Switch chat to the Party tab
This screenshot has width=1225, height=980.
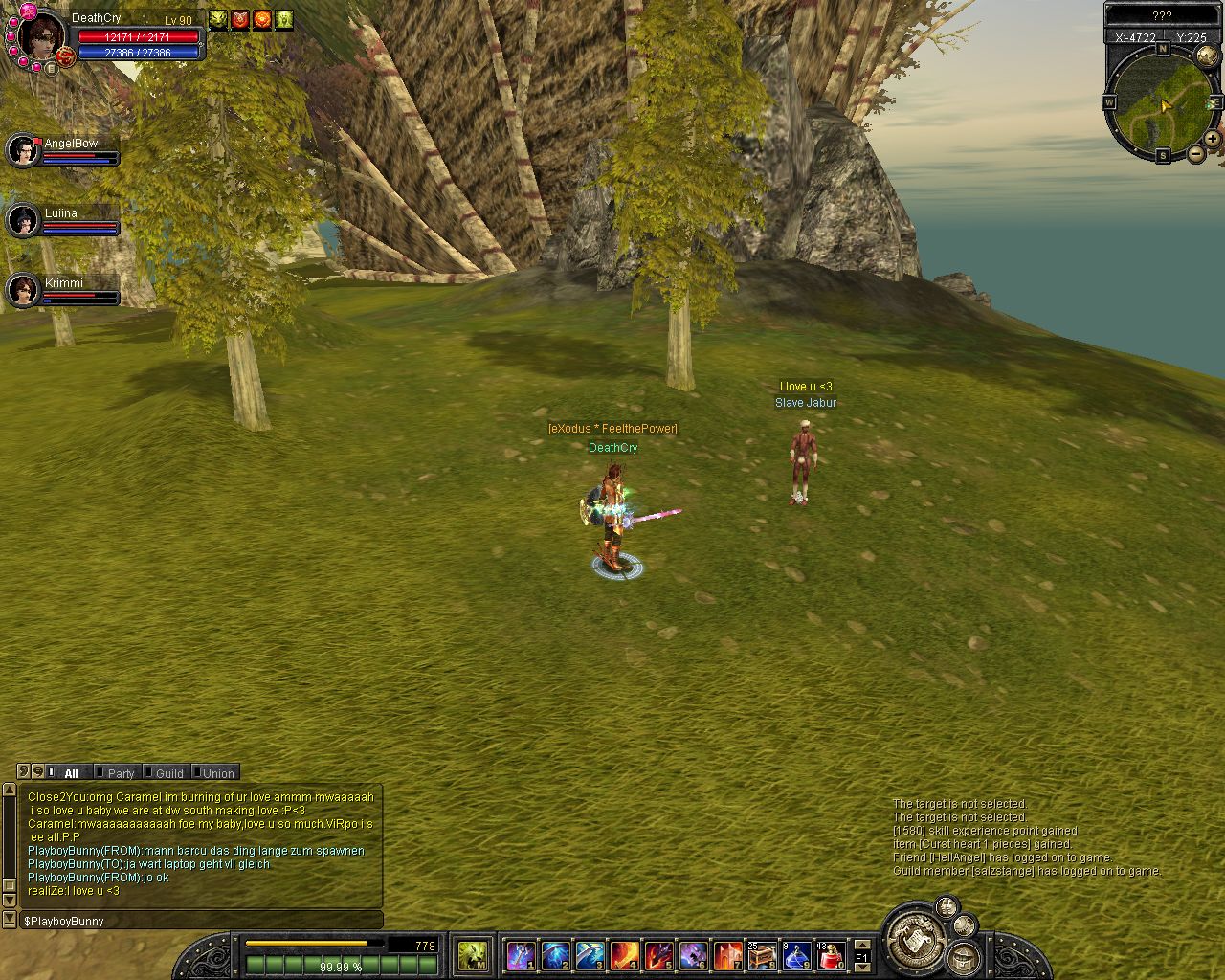121,773
